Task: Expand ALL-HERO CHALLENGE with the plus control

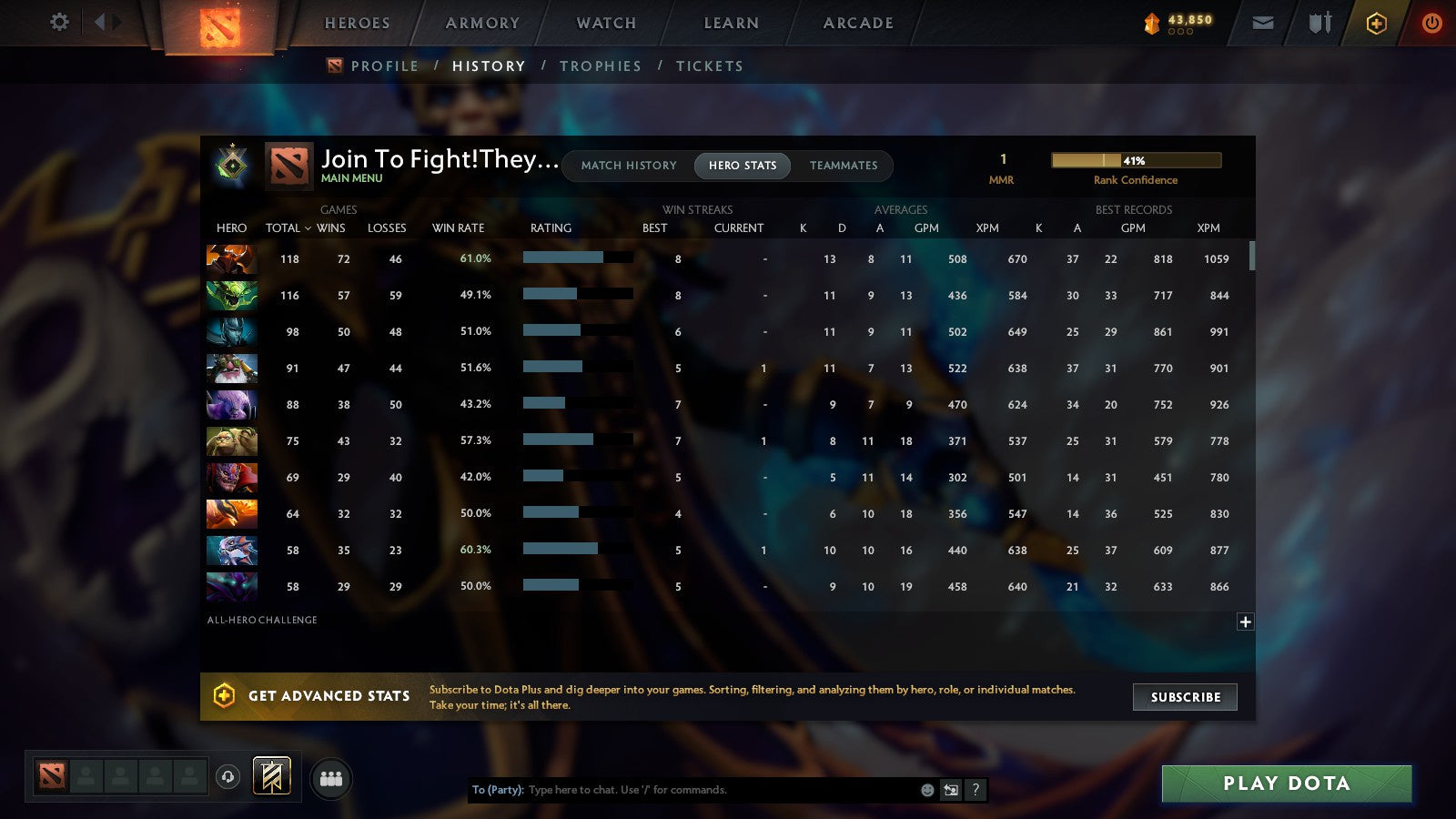Action: [1245, 622]
